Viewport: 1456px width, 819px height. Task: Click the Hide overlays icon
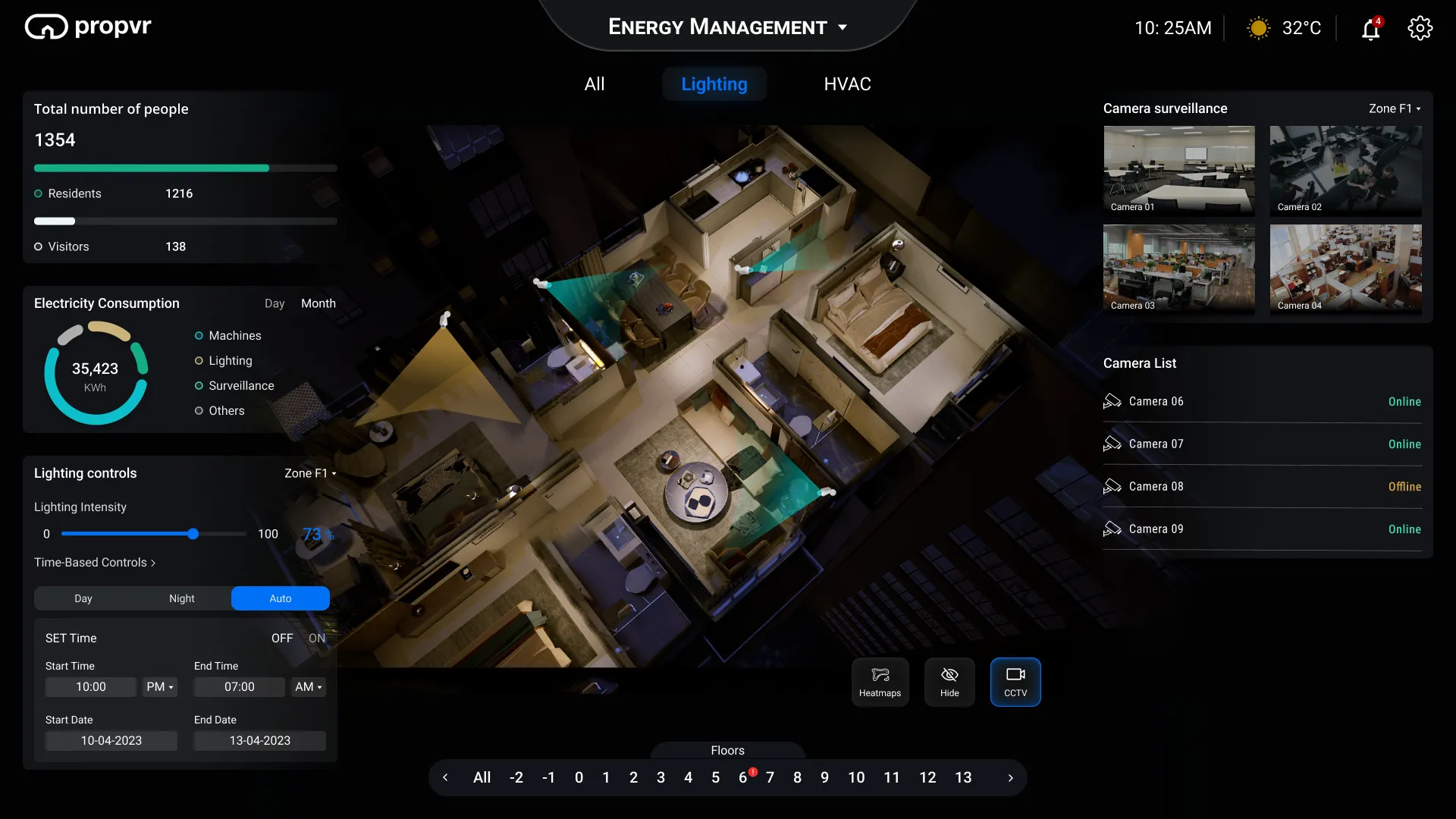[949, 682]
